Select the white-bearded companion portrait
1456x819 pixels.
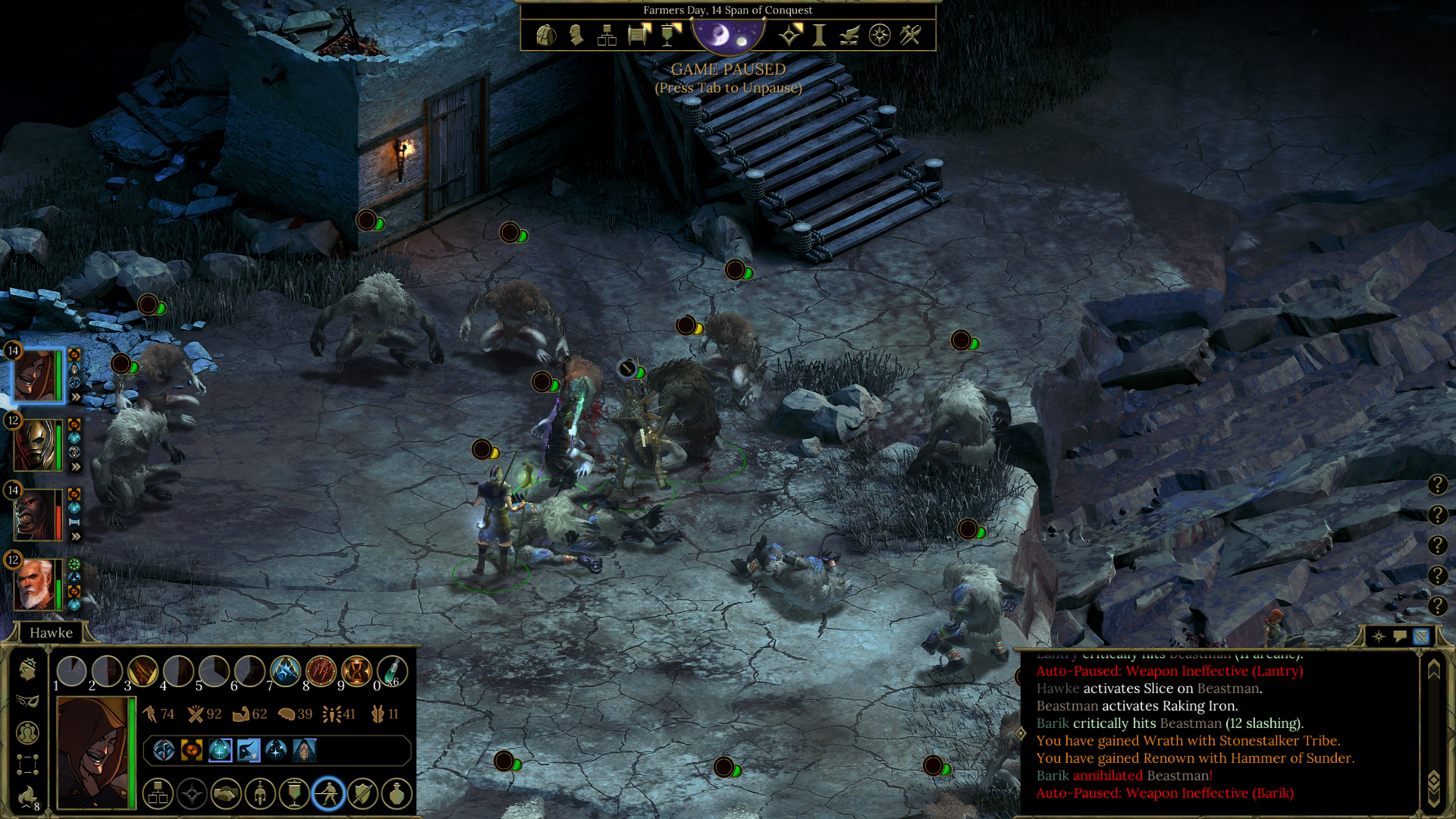(36, 585)
